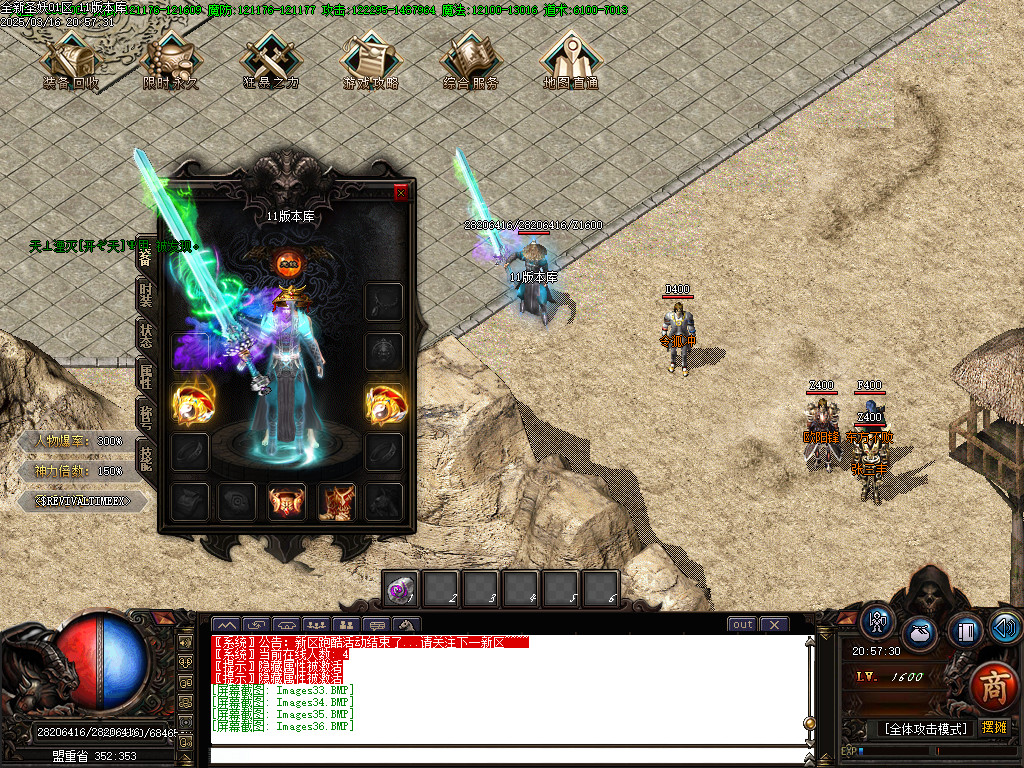Switch to the 技能 skills tab
Screen dimensions: 1024x768
(146, 458)
